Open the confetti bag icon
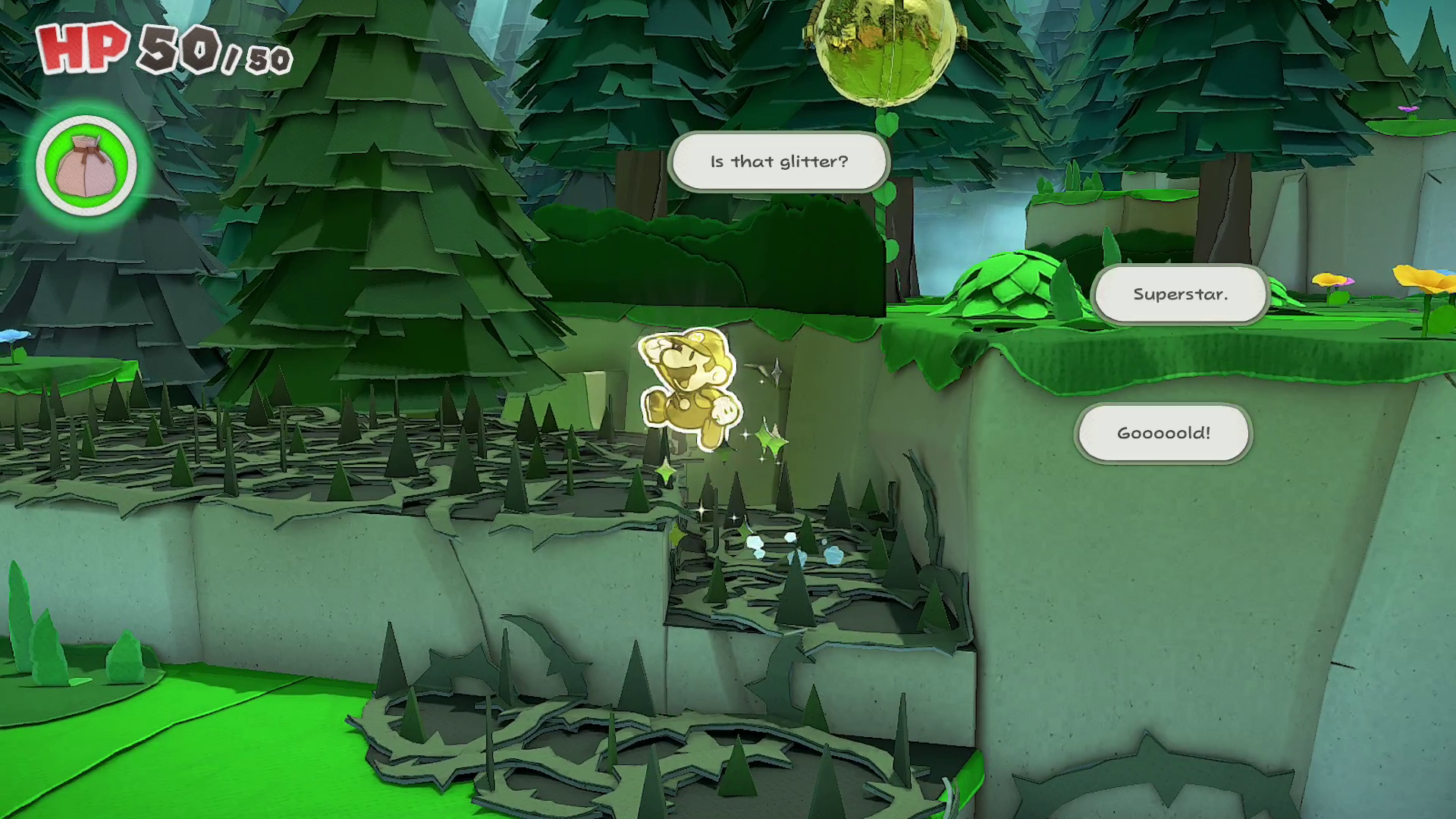 86,165
